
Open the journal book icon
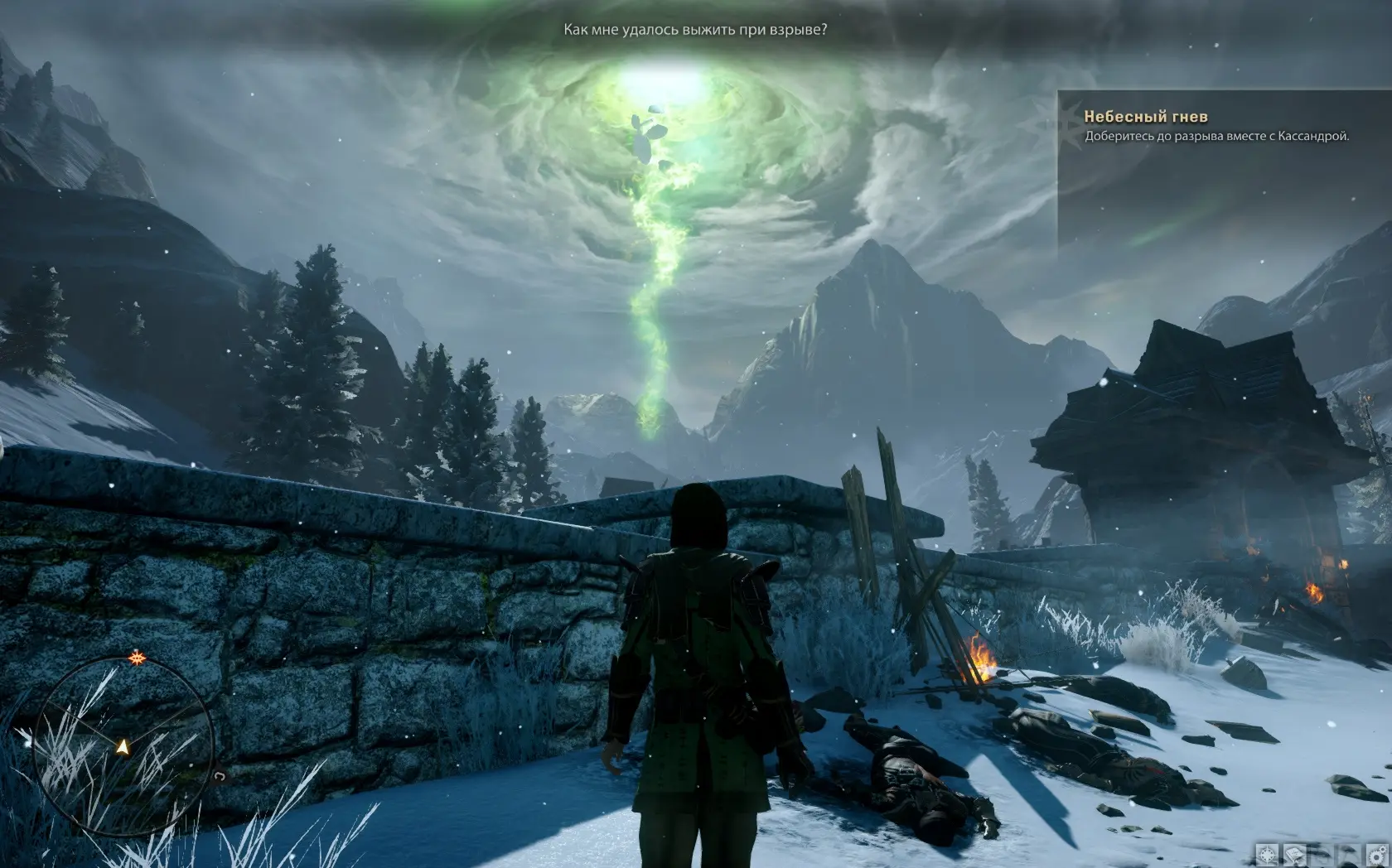[1296, 854]
